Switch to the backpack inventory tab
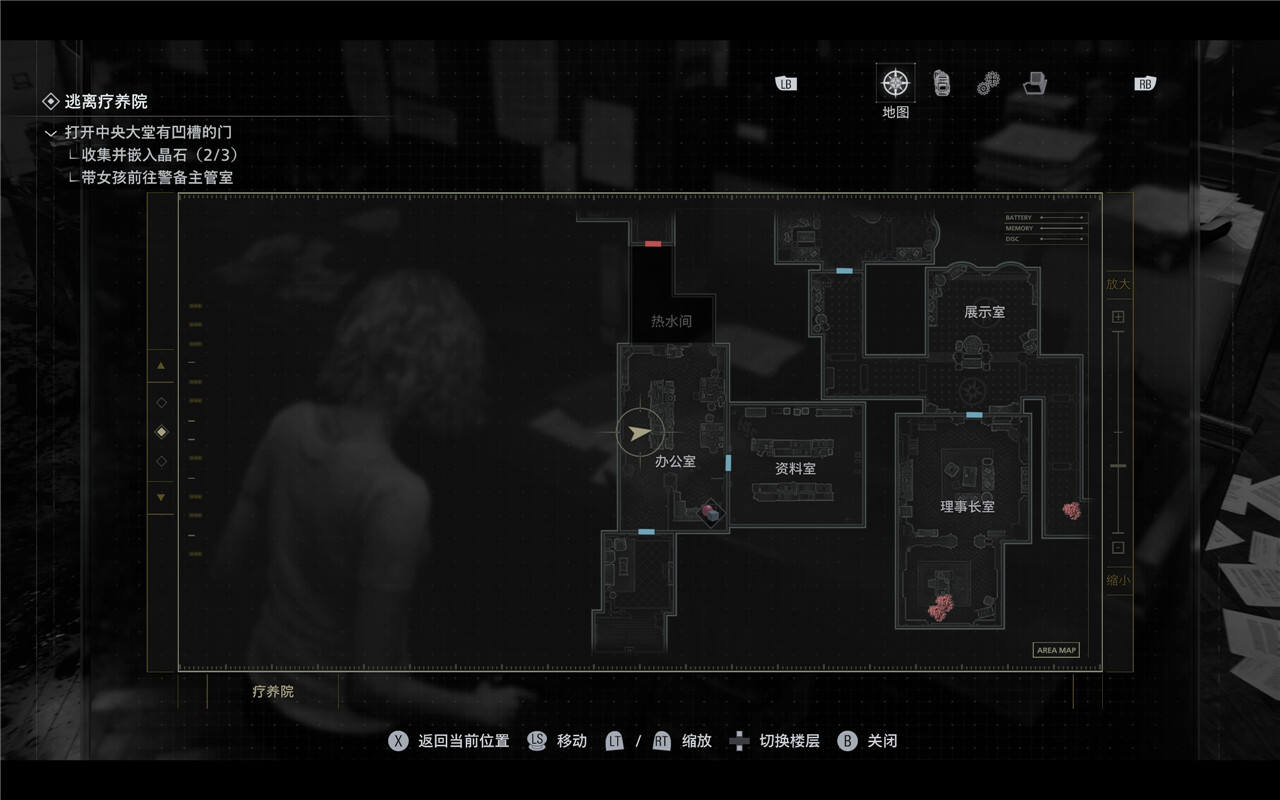The image size is (1280, 800). [942, 83]
